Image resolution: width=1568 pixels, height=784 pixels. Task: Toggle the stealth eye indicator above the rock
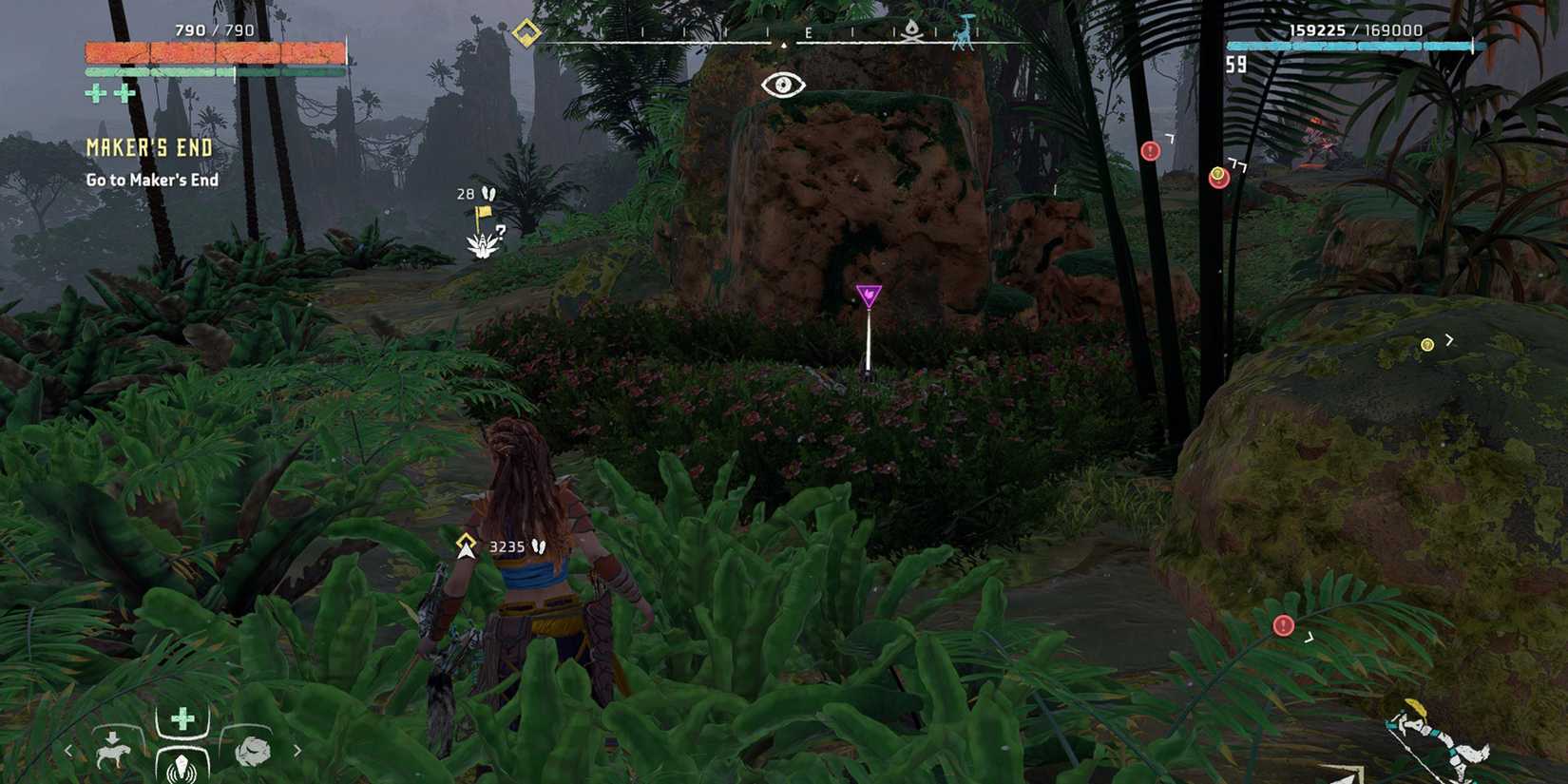click(781, 86)
